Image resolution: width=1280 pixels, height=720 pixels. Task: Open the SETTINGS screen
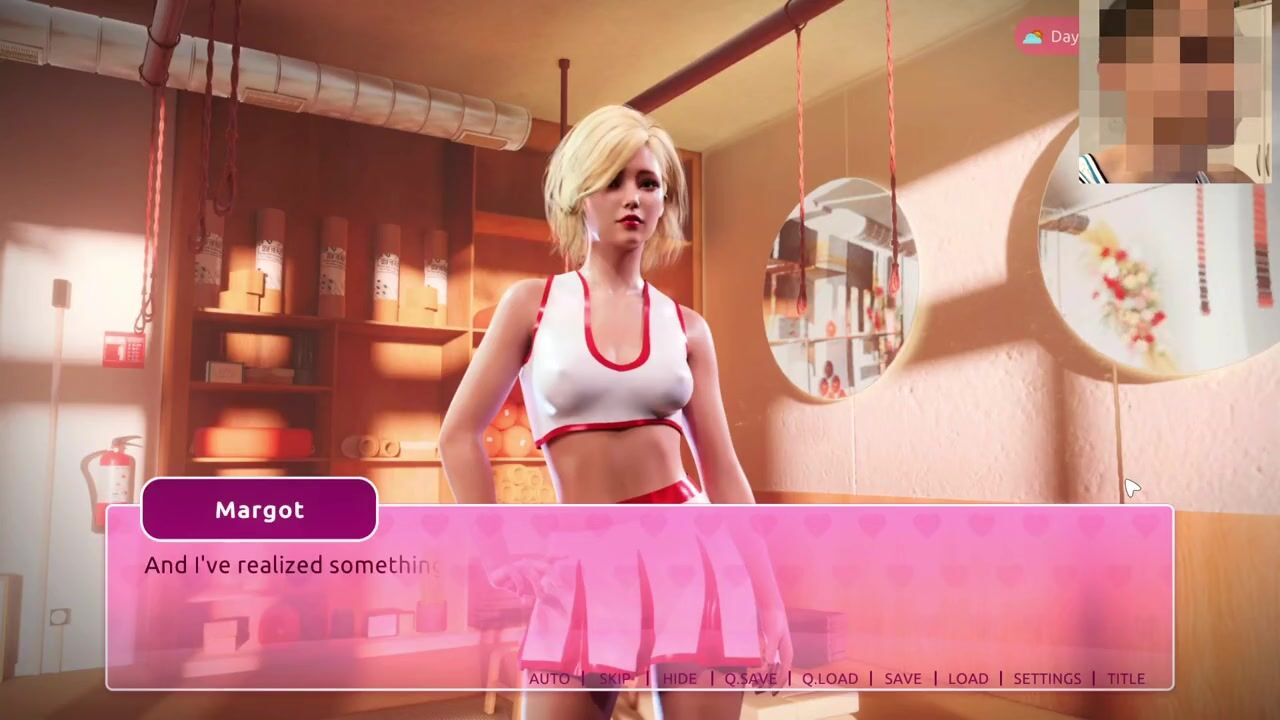click(1047, 678)
